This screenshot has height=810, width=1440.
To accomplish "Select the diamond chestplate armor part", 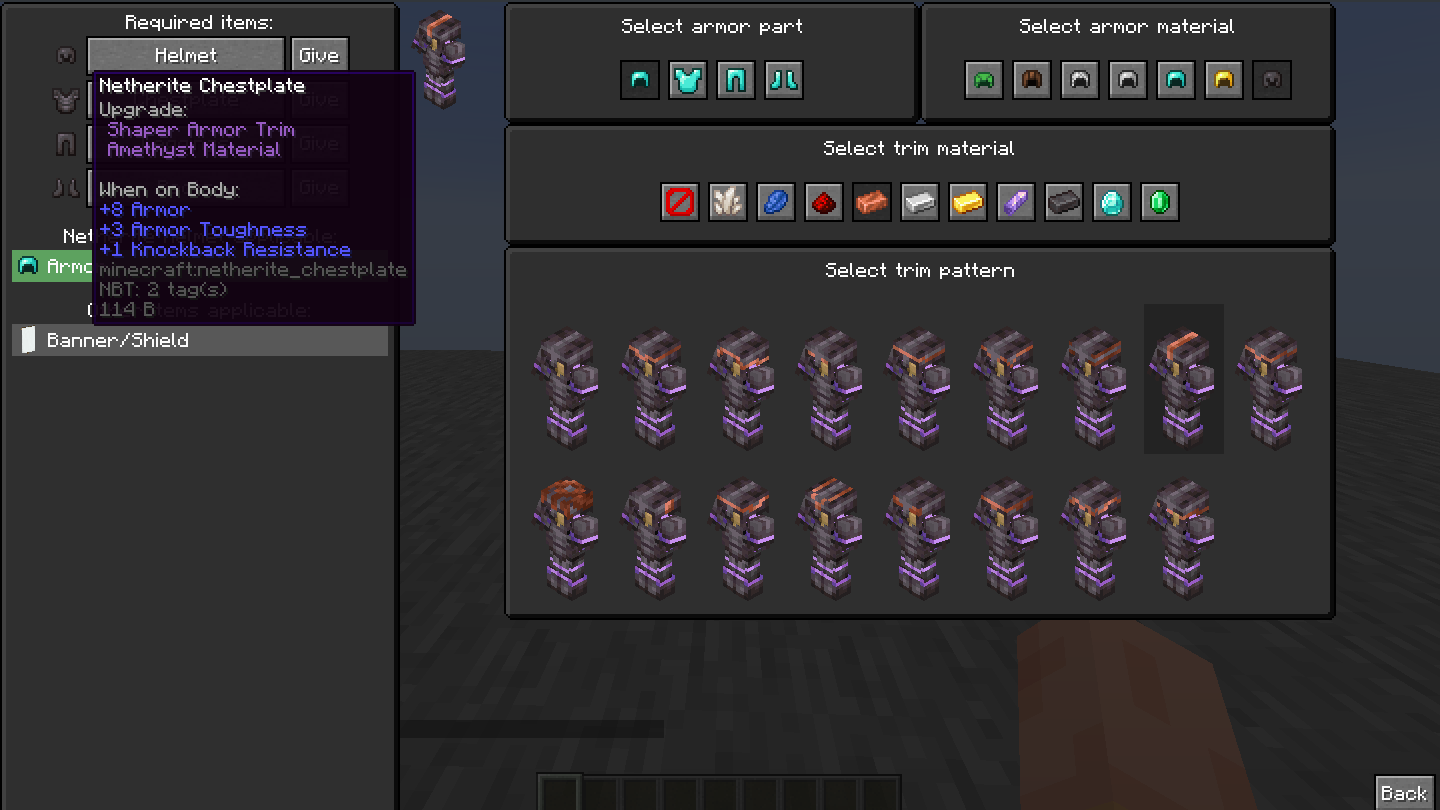I will [688, 80].
